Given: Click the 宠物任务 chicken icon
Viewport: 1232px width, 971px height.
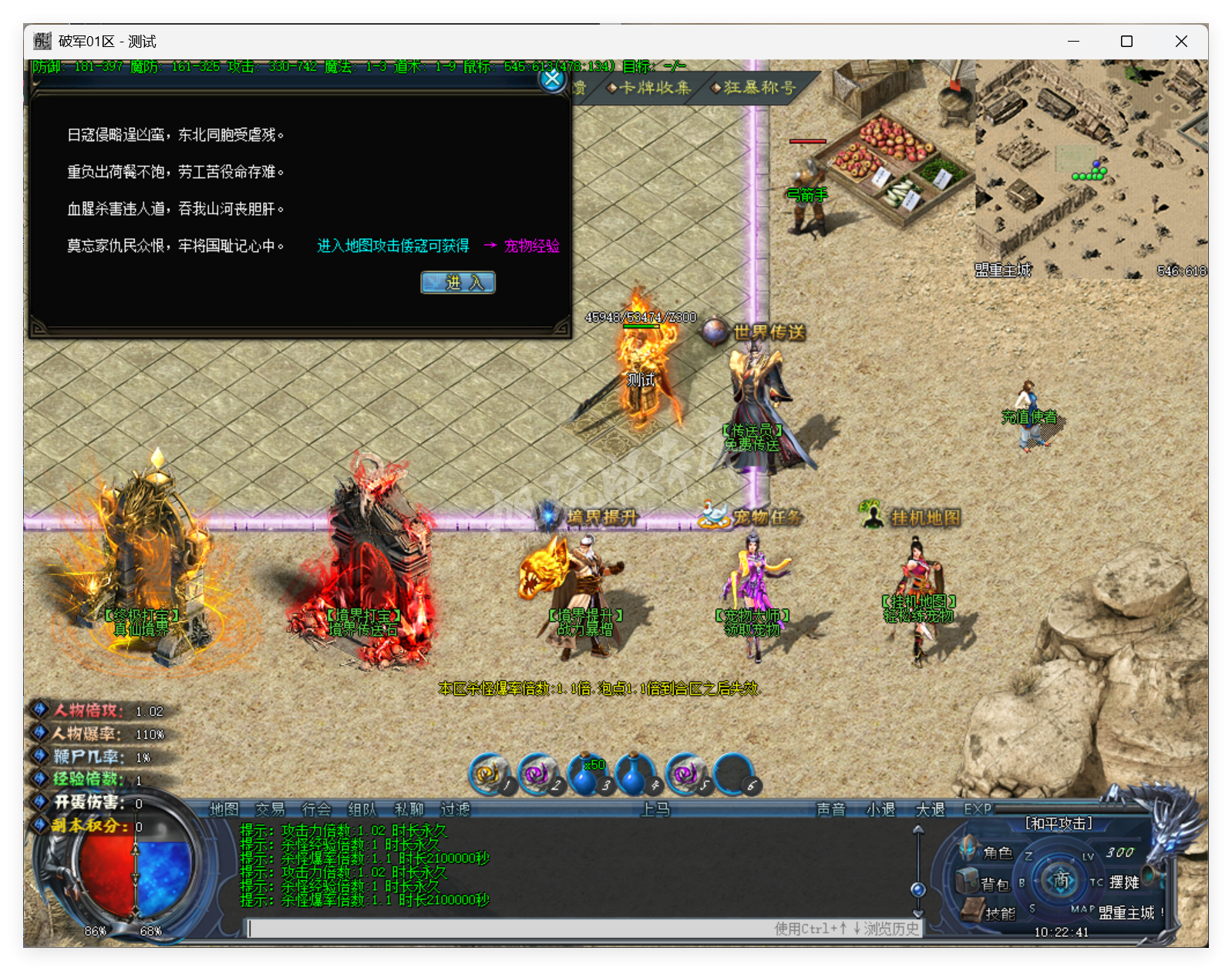Looking at the screenshot, I should click(x=715, y=512).
